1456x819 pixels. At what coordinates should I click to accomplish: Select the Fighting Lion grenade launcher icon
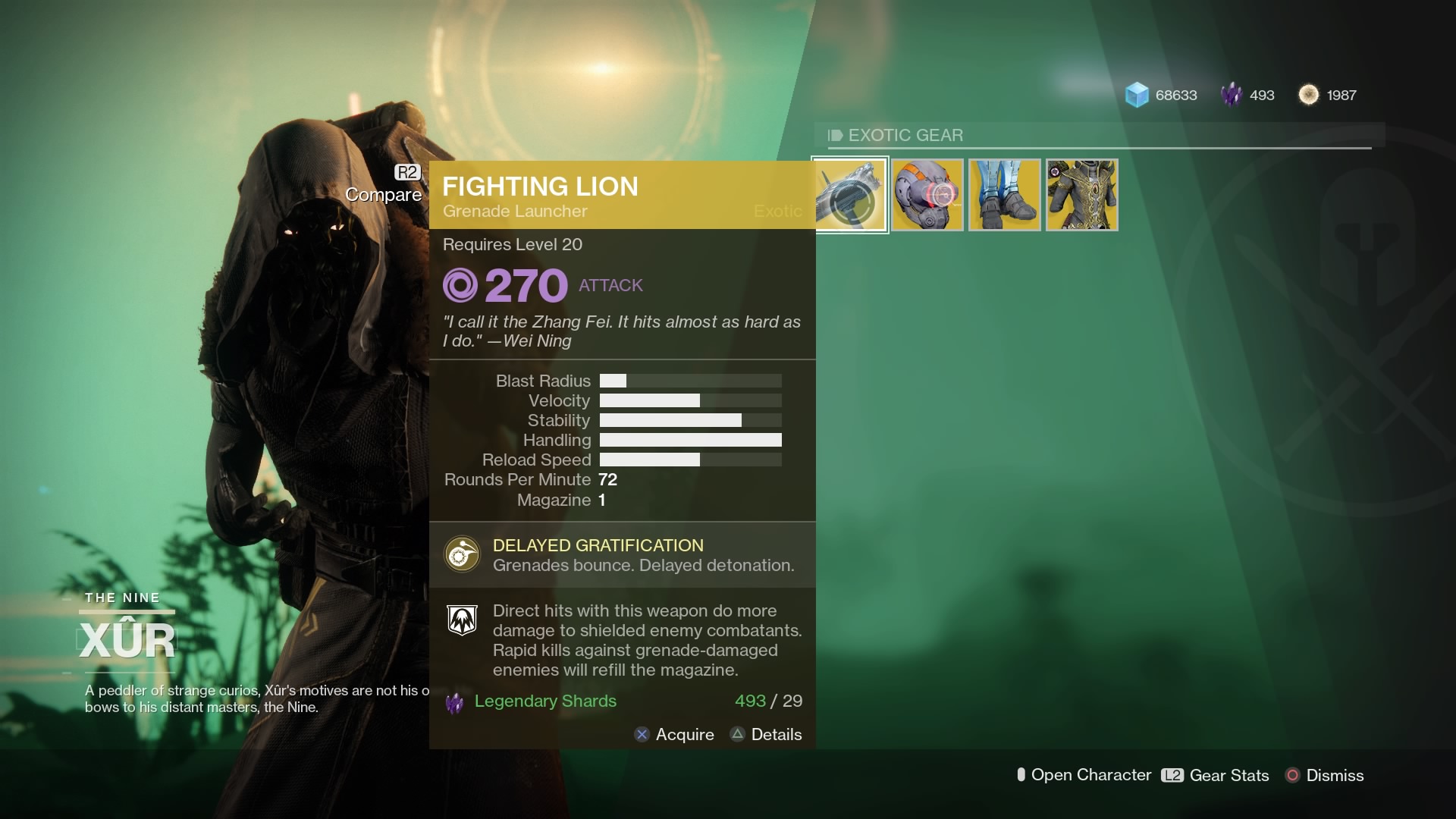tap(850, 195)
